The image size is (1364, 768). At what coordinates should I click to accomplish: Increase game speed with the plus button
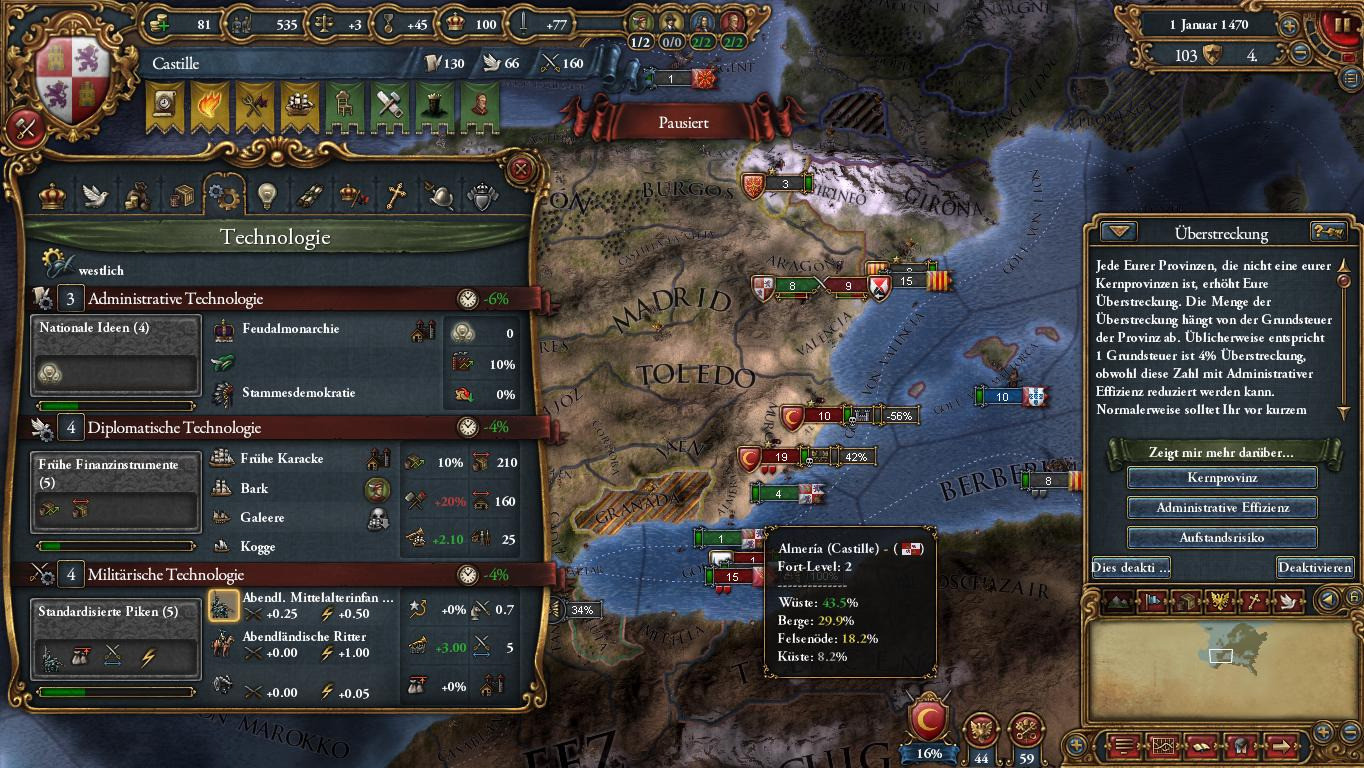point(1290,25)
